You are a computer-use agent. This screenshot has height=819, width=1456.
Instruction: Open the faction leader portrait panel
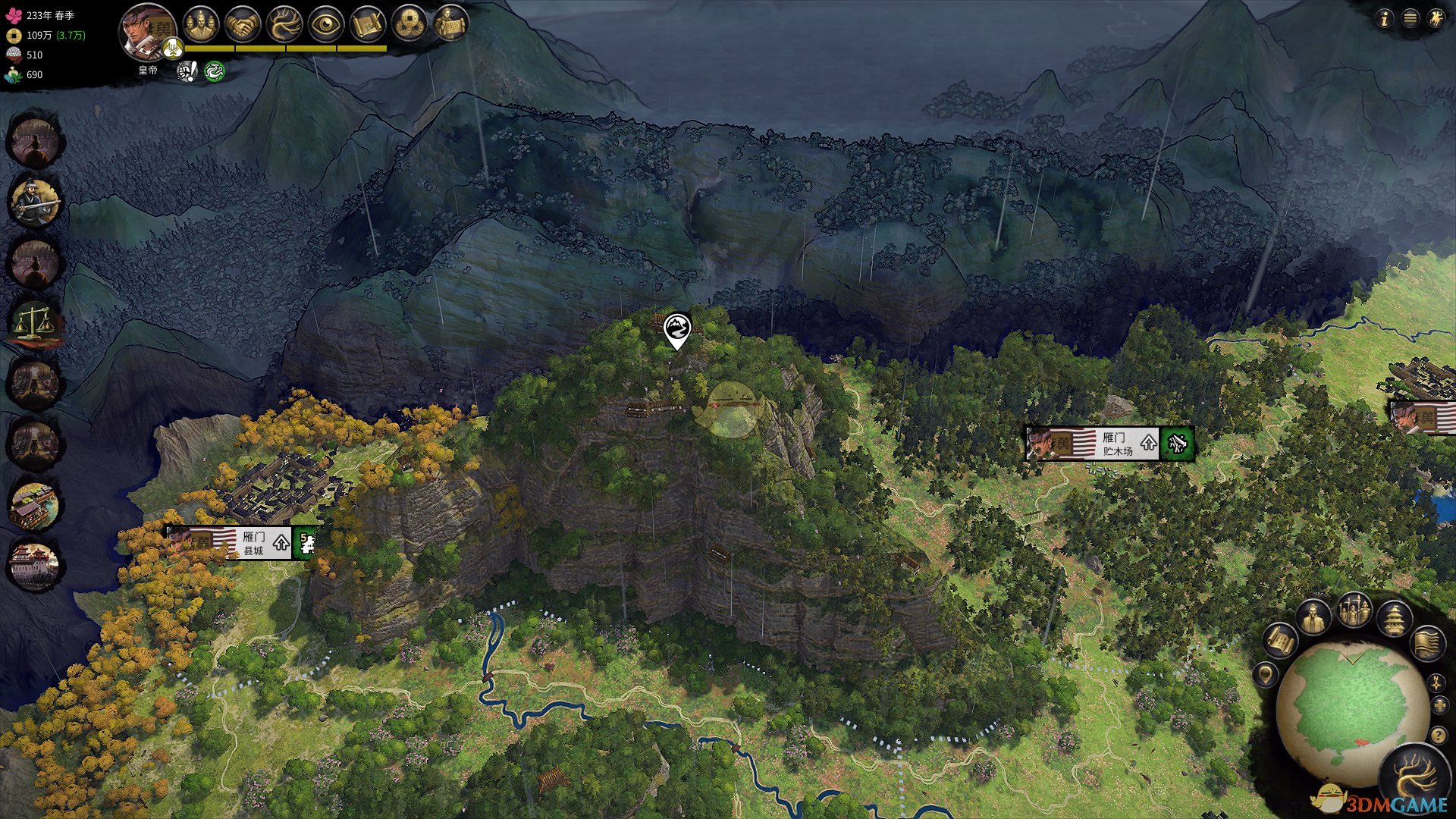[148, 32]
